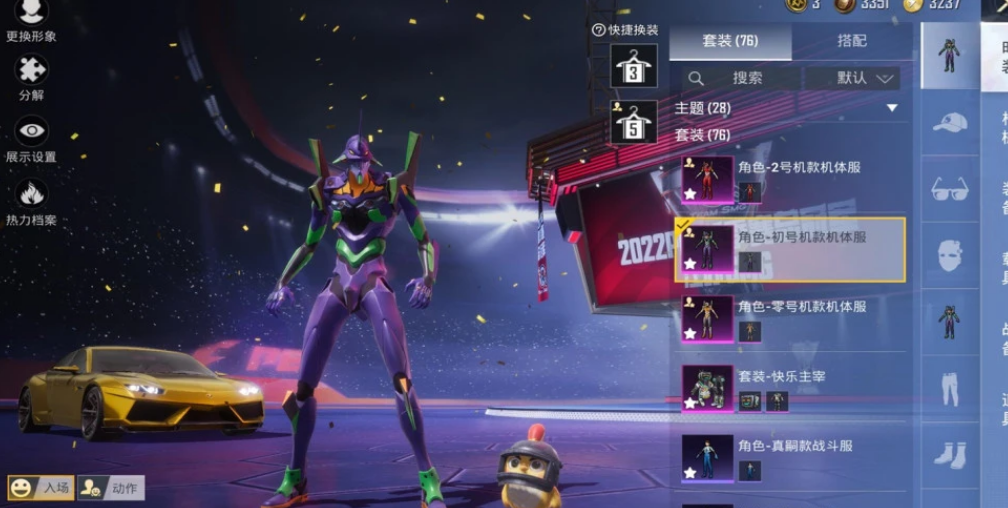The width and height of the screenshot is (1008, 508).
Task: Click the 搜索 search field
Action: click(x=742, y=78)
